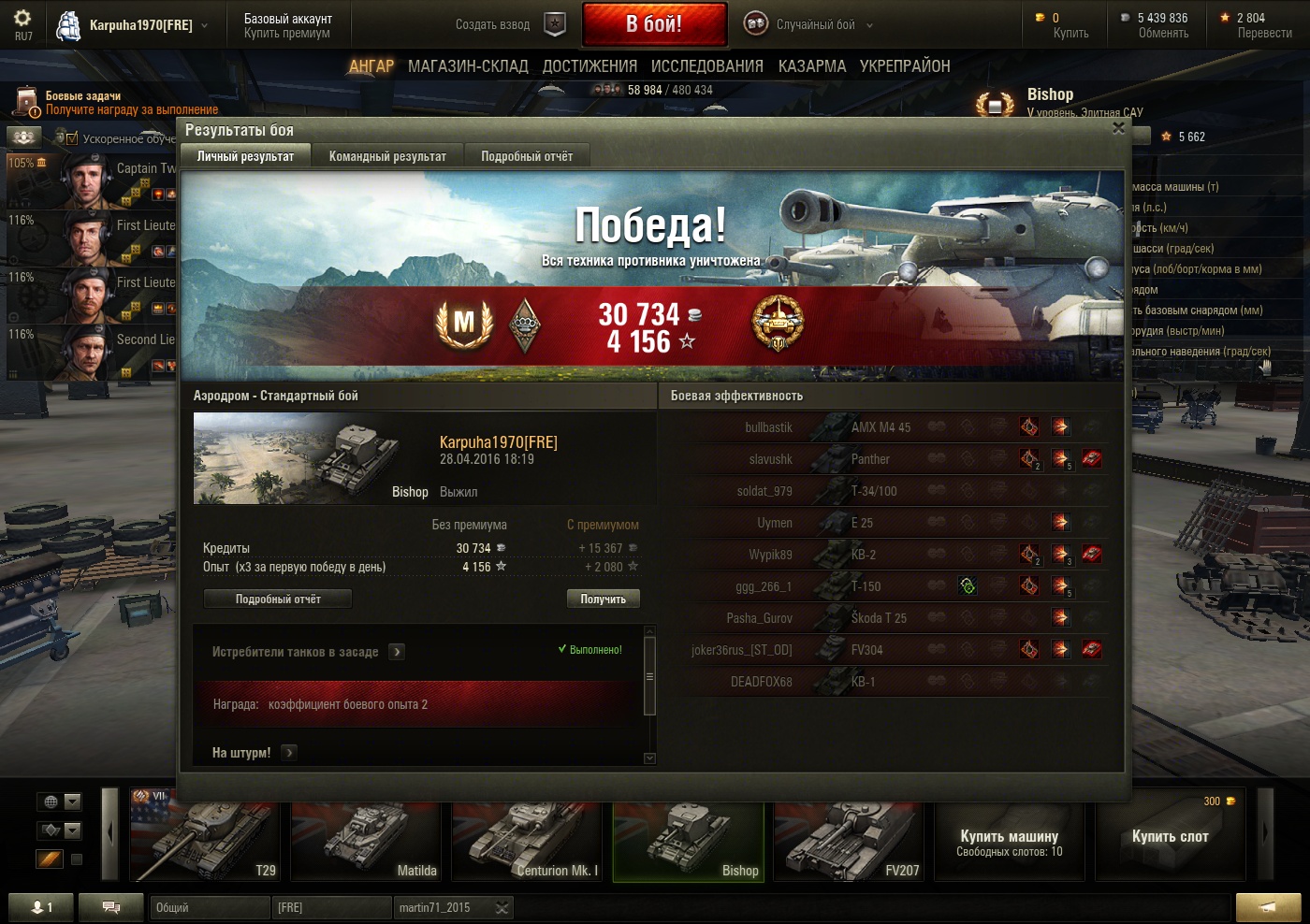The width and height of the screenshot is (1310, 924).
Task: Open the Подробный отчёт button under credits
Action: pos(278,599)
